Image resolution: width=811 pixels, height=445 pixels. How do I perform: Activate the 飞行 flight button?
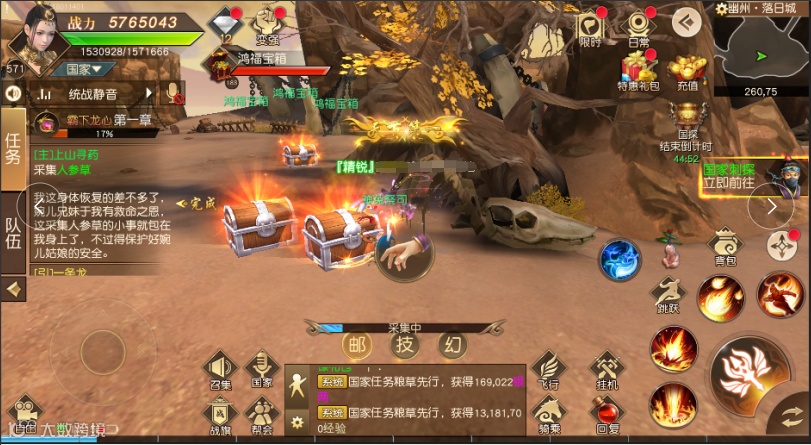tap(549, 369)
